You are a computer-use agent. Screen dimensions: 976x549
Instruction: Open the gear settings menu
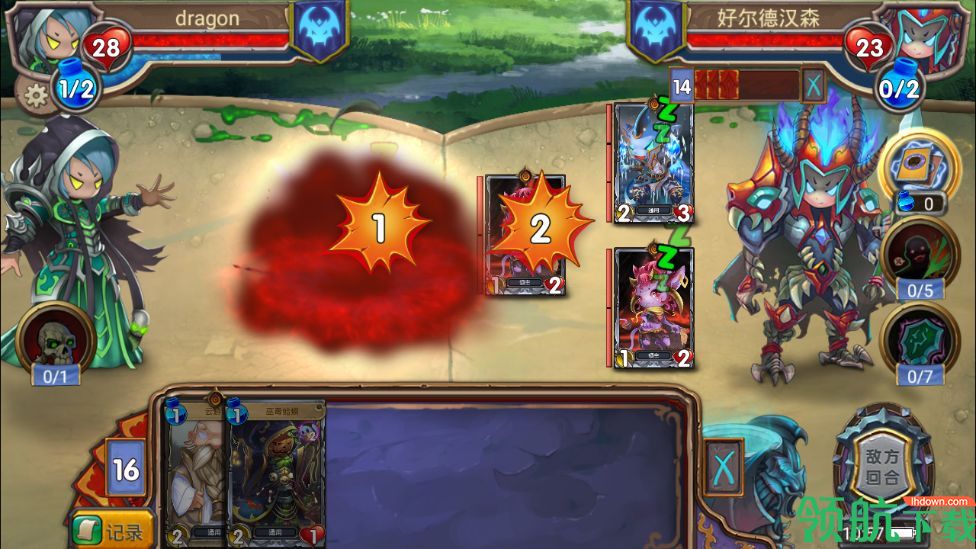36,96
